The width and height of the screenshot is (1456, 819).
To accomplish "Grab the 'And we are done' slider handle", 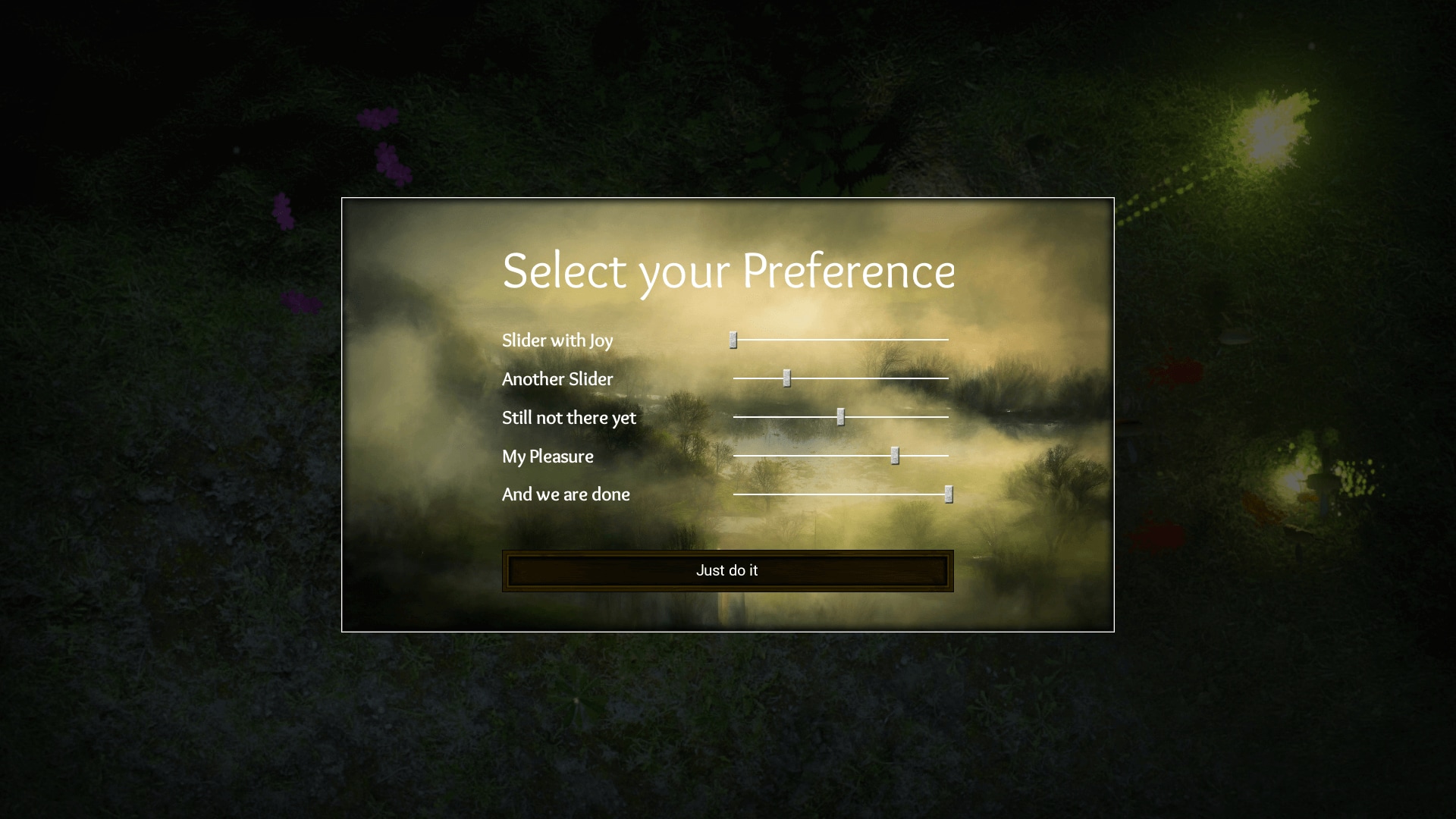I will (949, 494).
